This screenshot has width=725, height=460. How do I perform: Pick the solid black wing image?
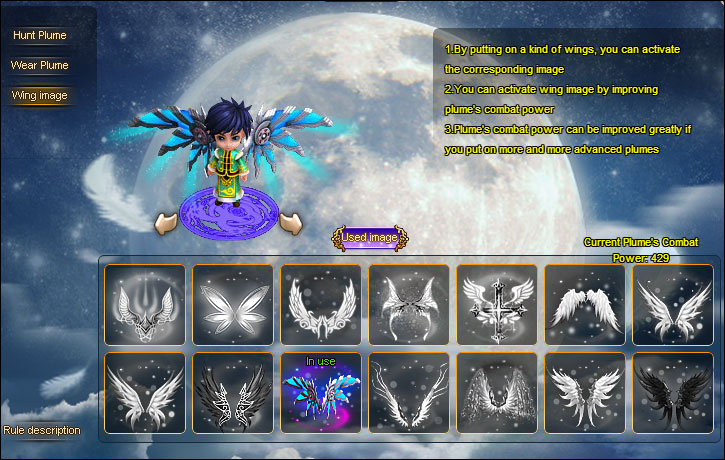[x=672, y=393]
